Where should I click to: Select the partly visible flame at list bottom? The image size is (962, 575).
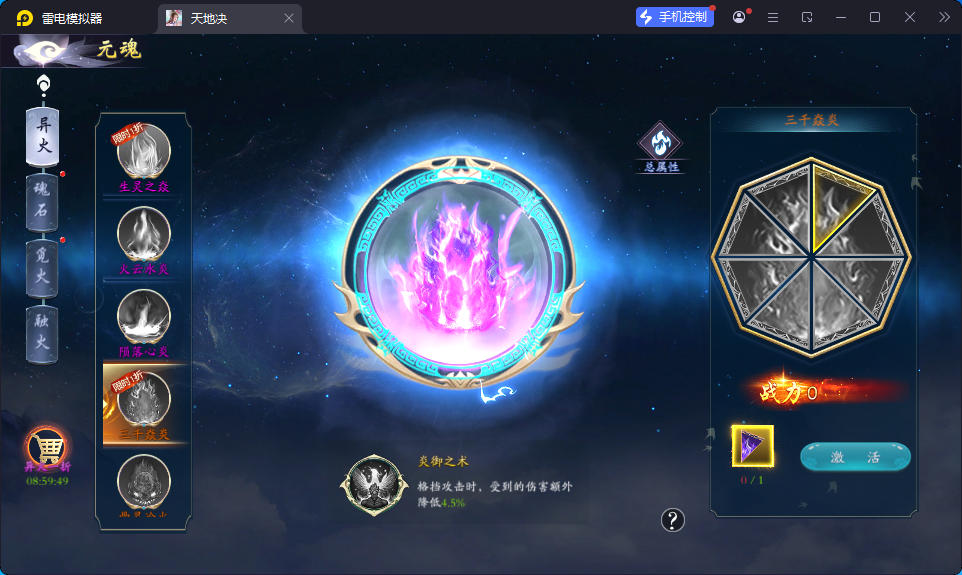144,485
